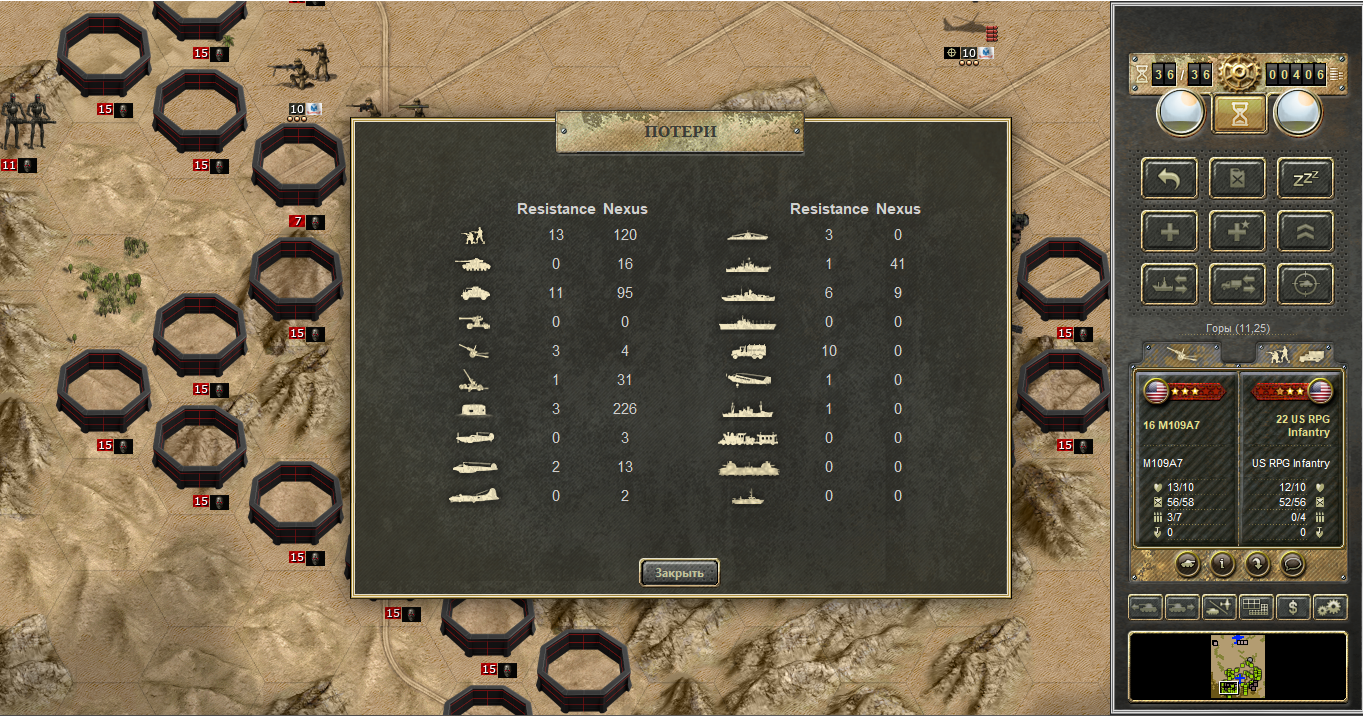The width and height of the screenshot is (1363, 716).
Task: Activate the tank crosshair targeting button
Action: click(1305, 284)
